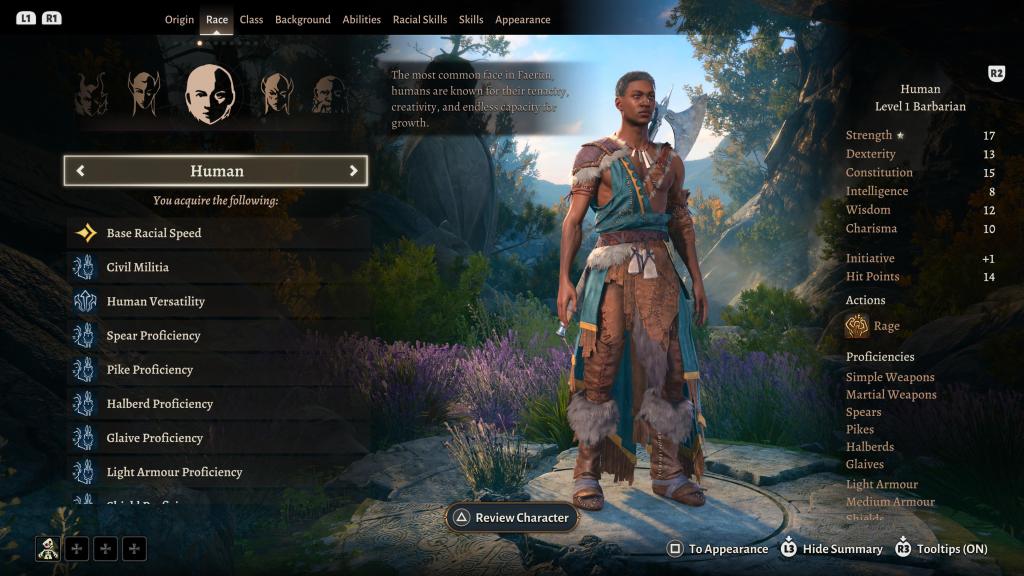Select the Rage action icon

pyautogui.click(x=857, y=326)
